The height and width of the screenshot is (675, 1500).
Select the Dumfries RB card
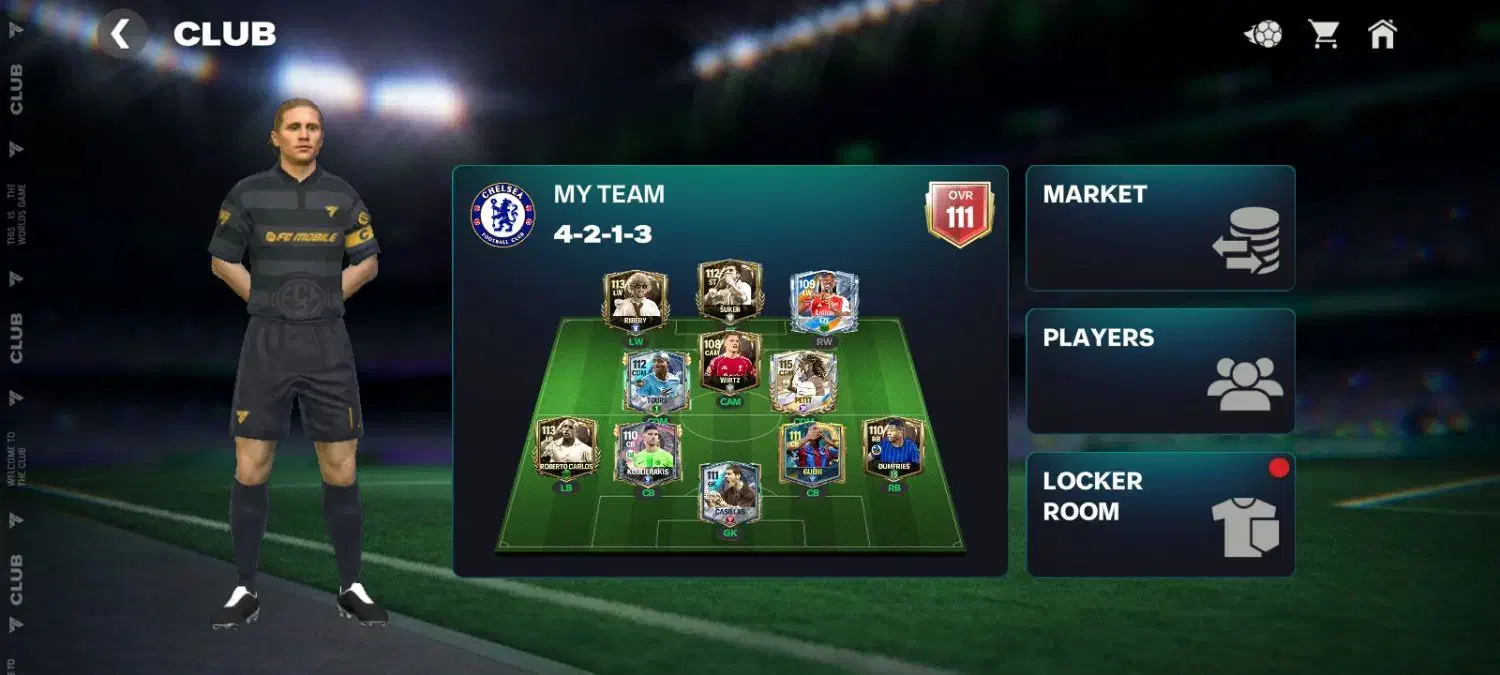pos(892,447)
